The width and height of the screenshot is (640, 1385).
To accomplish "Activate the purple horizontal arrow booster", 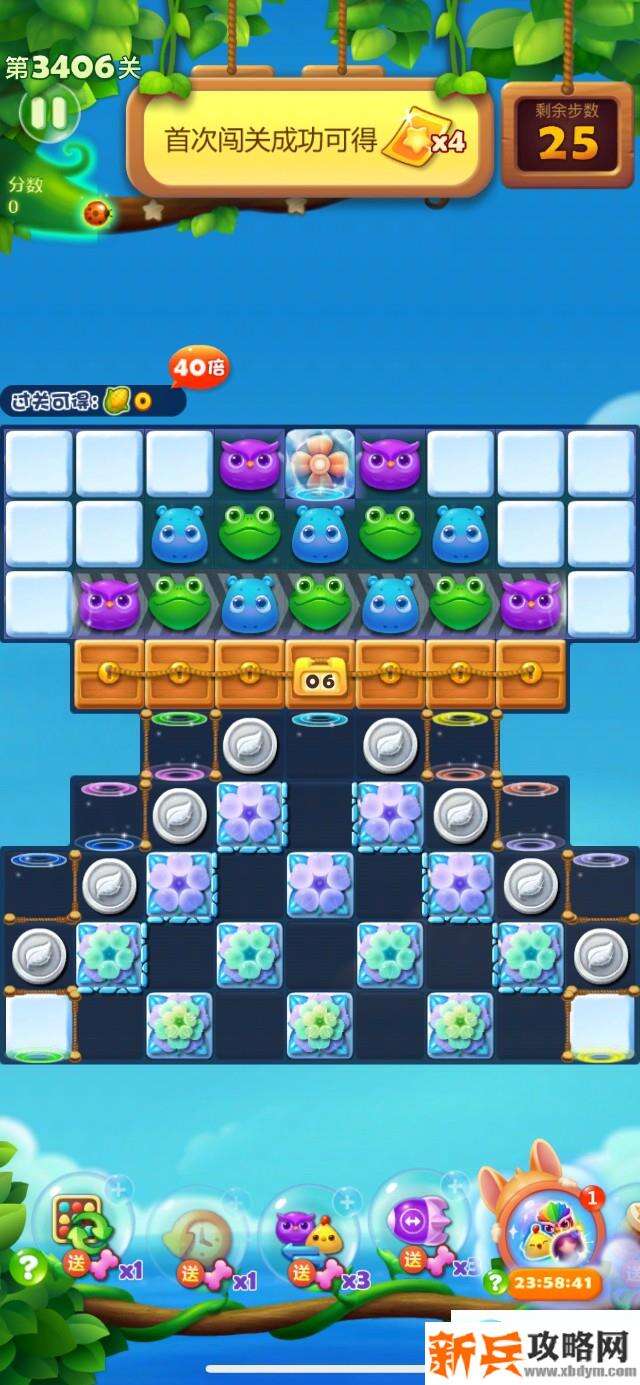I will coord(416,1224).
